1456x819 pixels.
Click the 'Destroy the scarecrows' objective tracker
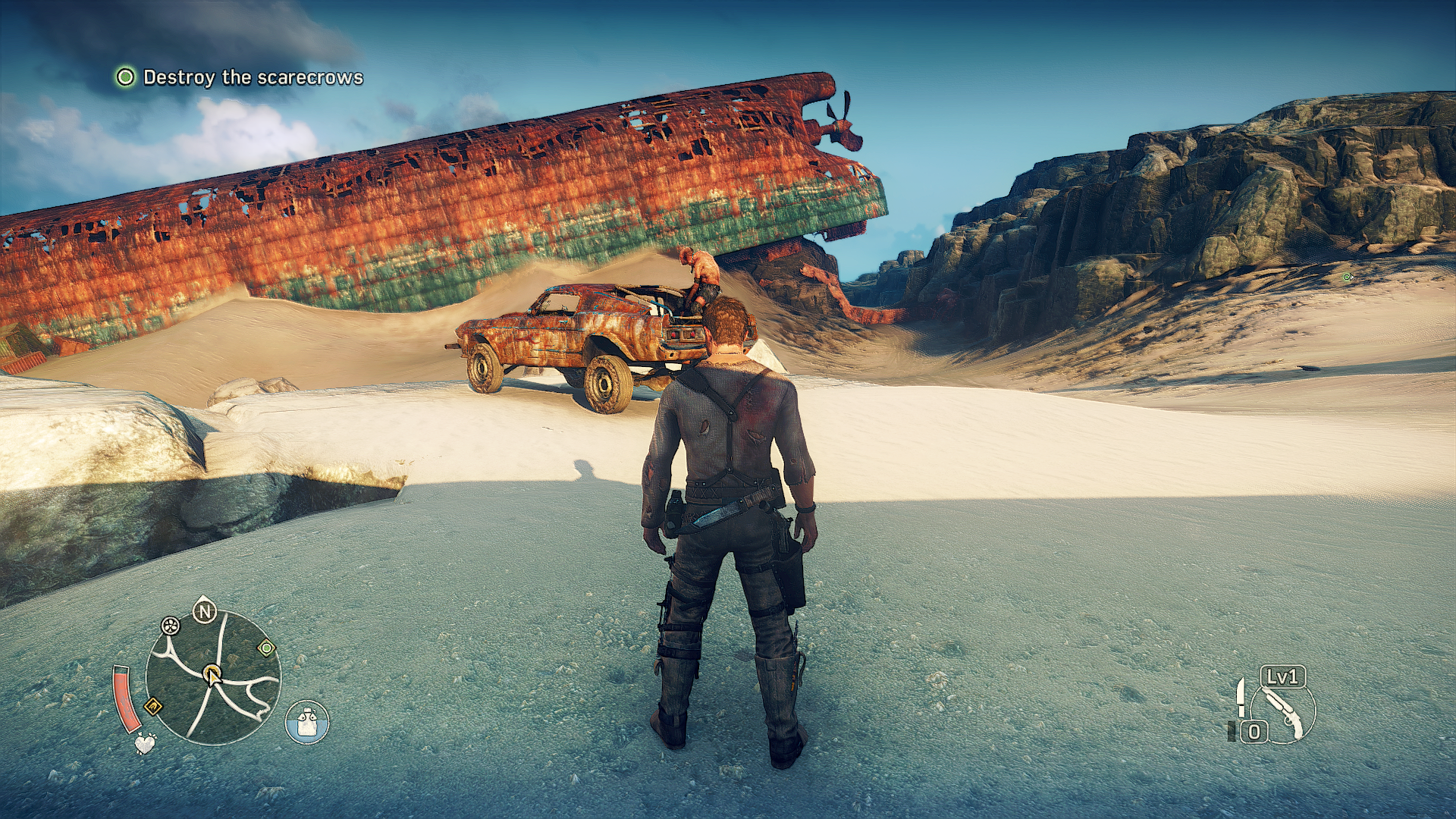[x=240, y=77]
